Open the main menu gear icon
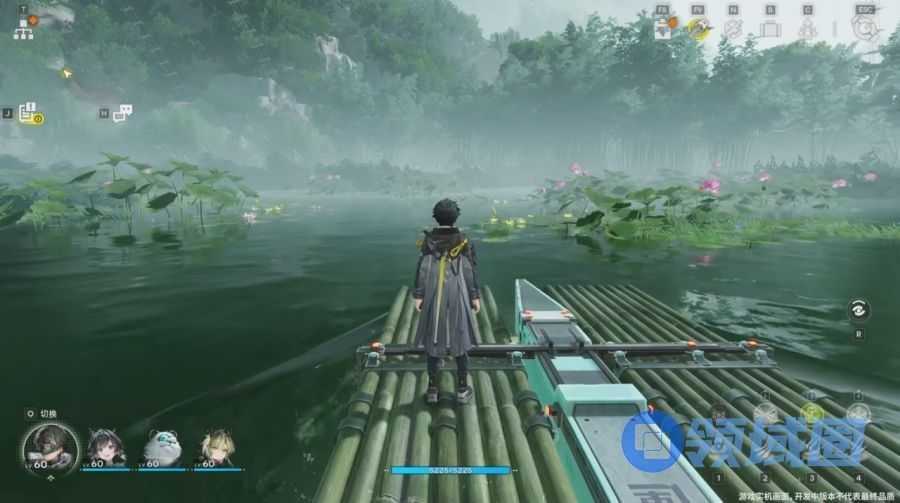 (x=865, y=27)
